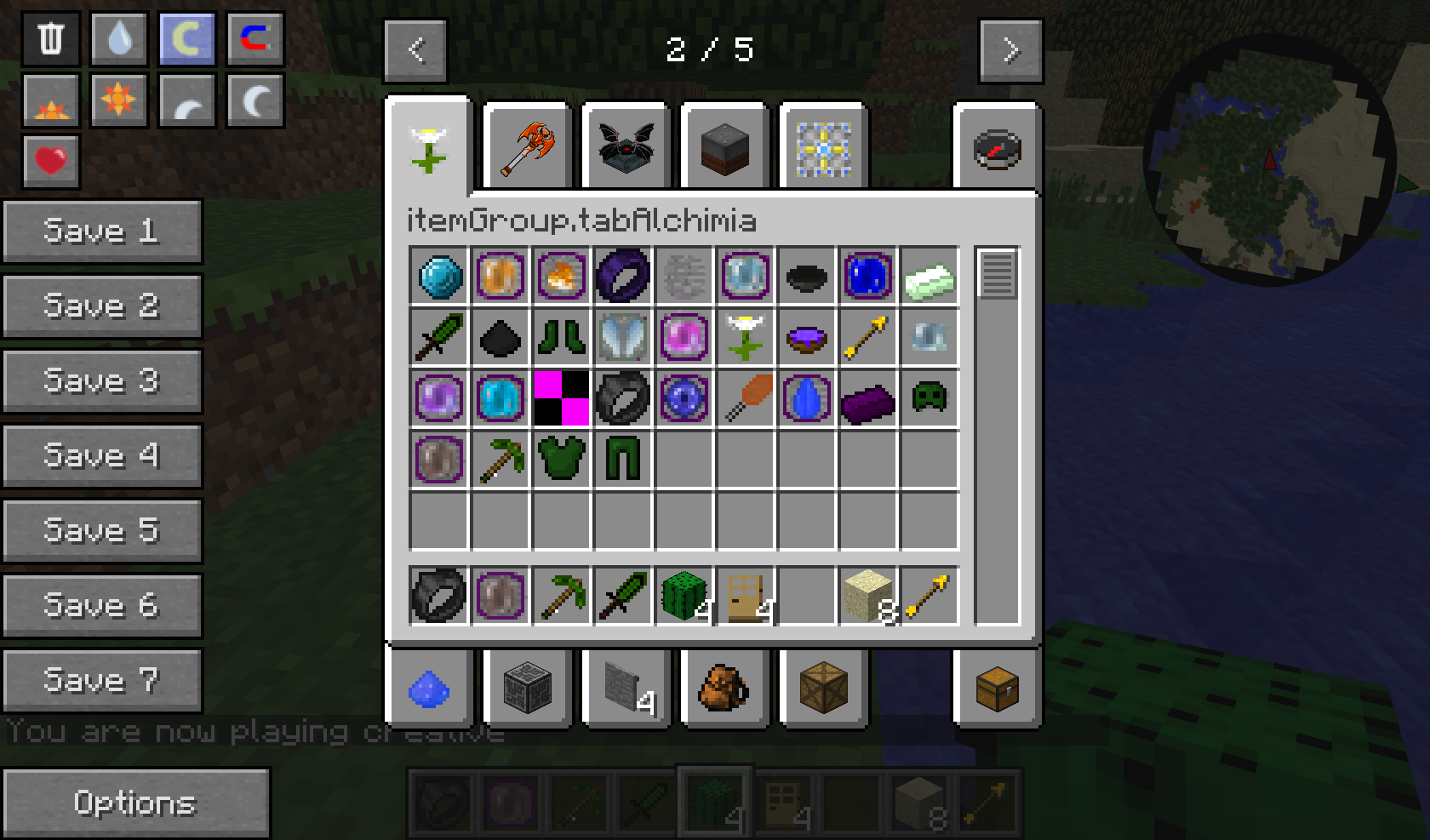Enable magnet mode via the red-blue C icon

[x=255, y=38]
